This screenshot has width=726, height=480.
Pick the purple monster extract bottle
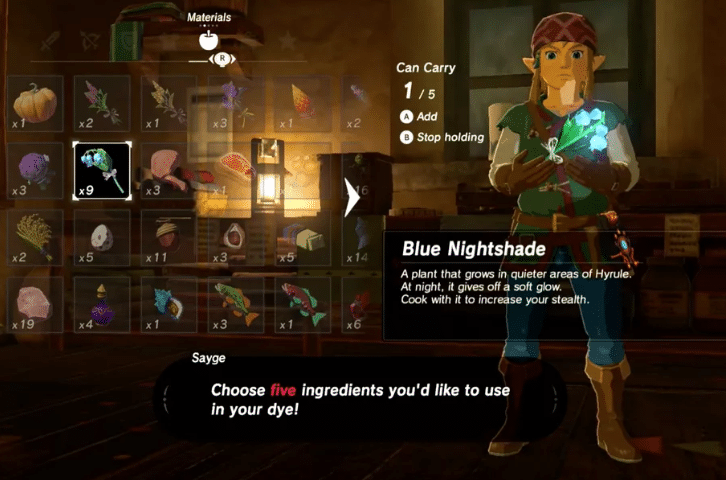[102, 304]
